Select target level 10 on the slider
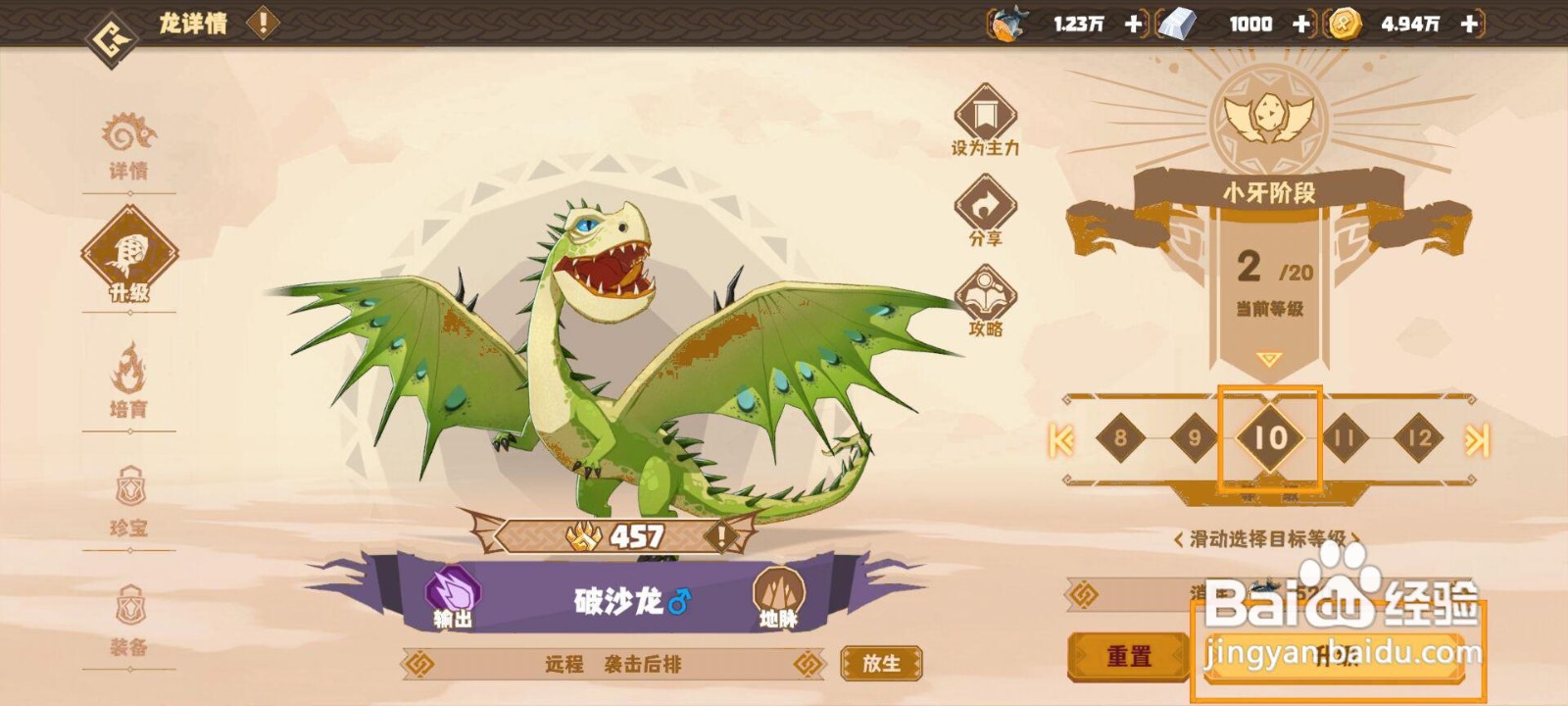 click(1270, 438)
